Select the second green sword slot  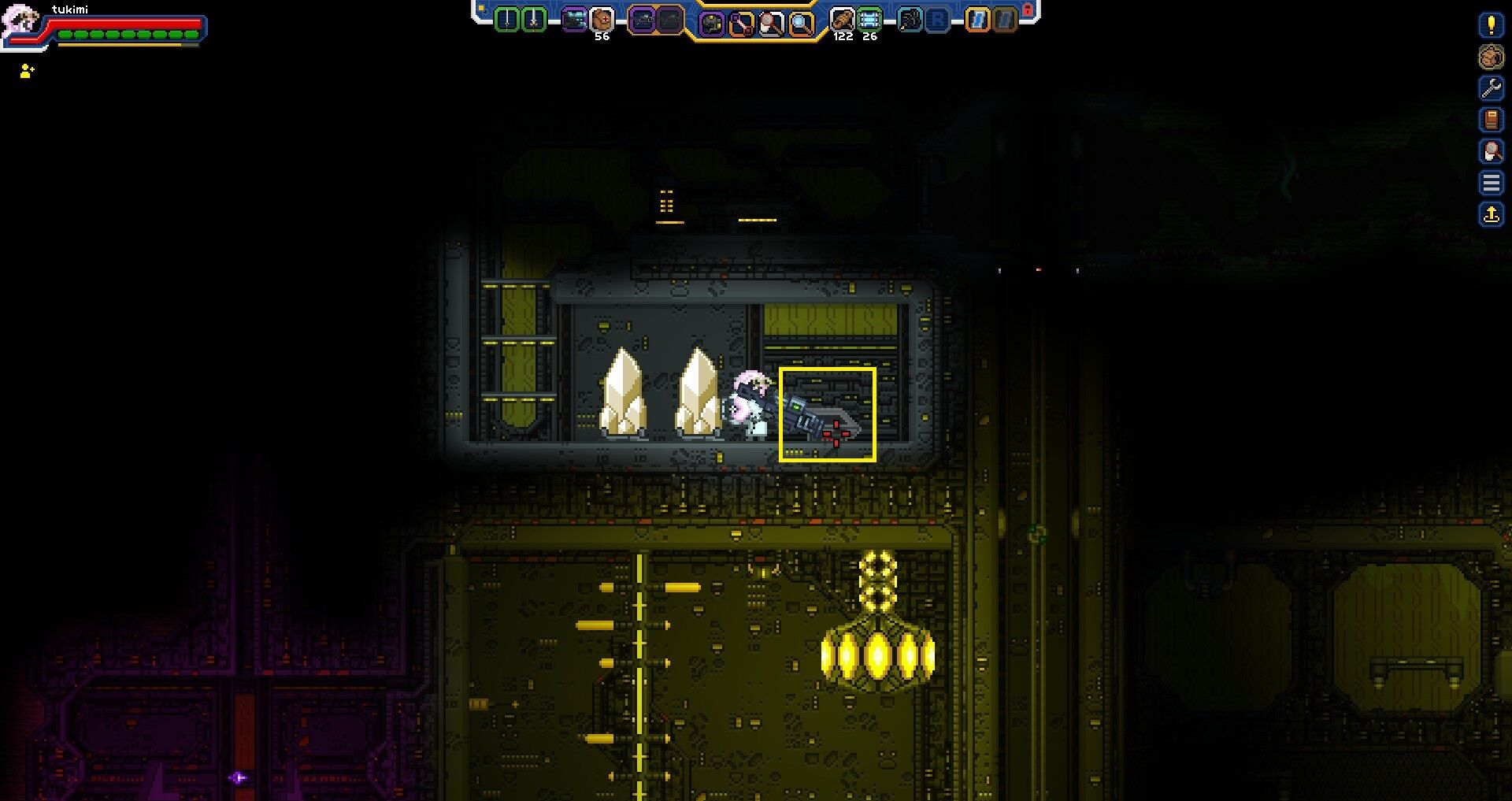point(532,20)
